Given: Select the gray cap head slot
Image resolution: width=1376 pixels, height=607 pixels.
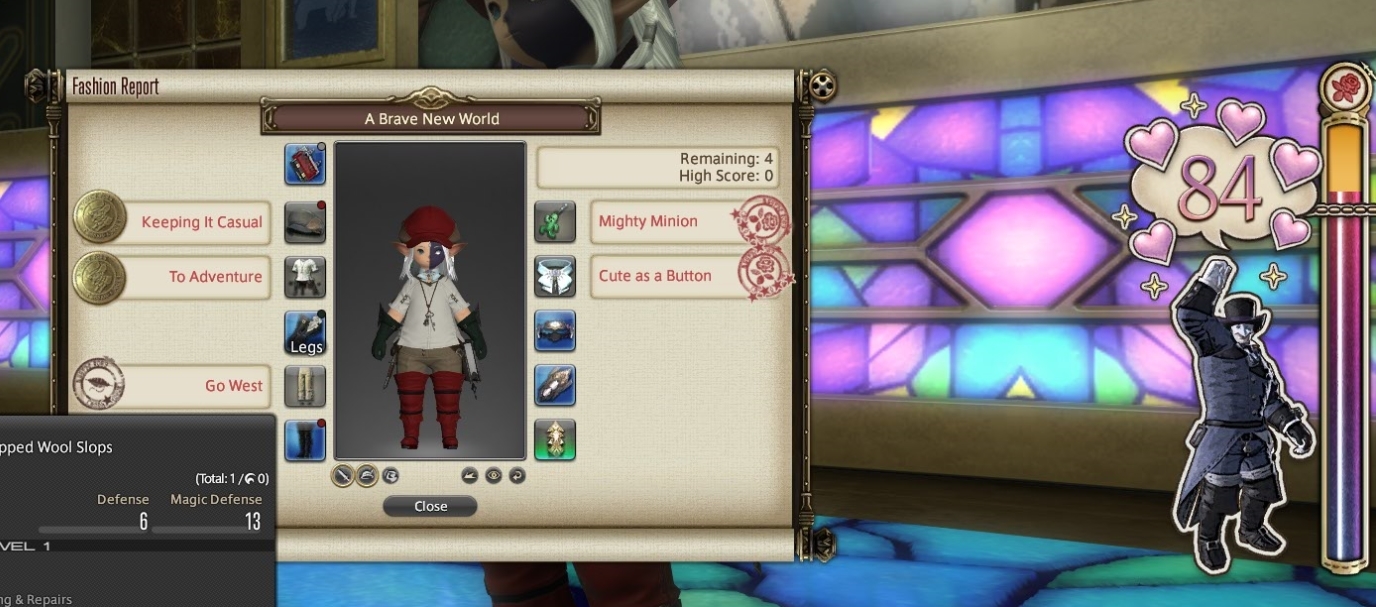Looking at the screenshot, I should click(x=305, y=222).
